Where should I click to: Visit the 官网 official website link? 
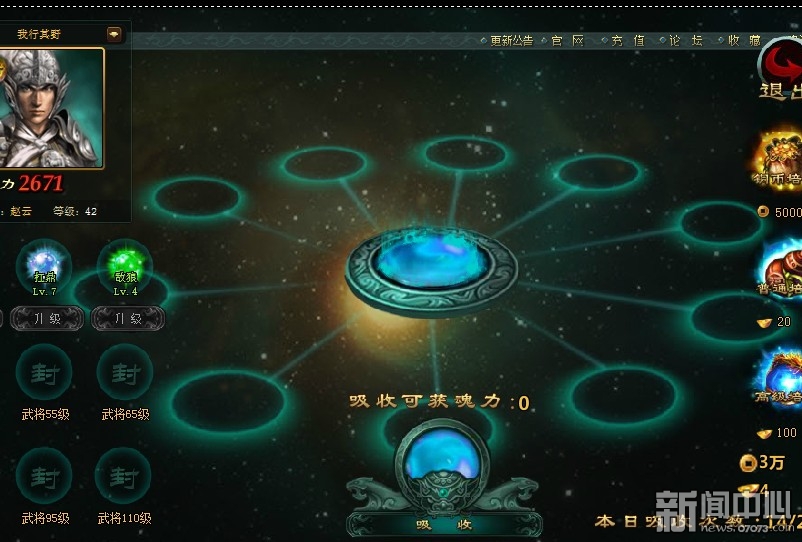[x=566, y=41]
